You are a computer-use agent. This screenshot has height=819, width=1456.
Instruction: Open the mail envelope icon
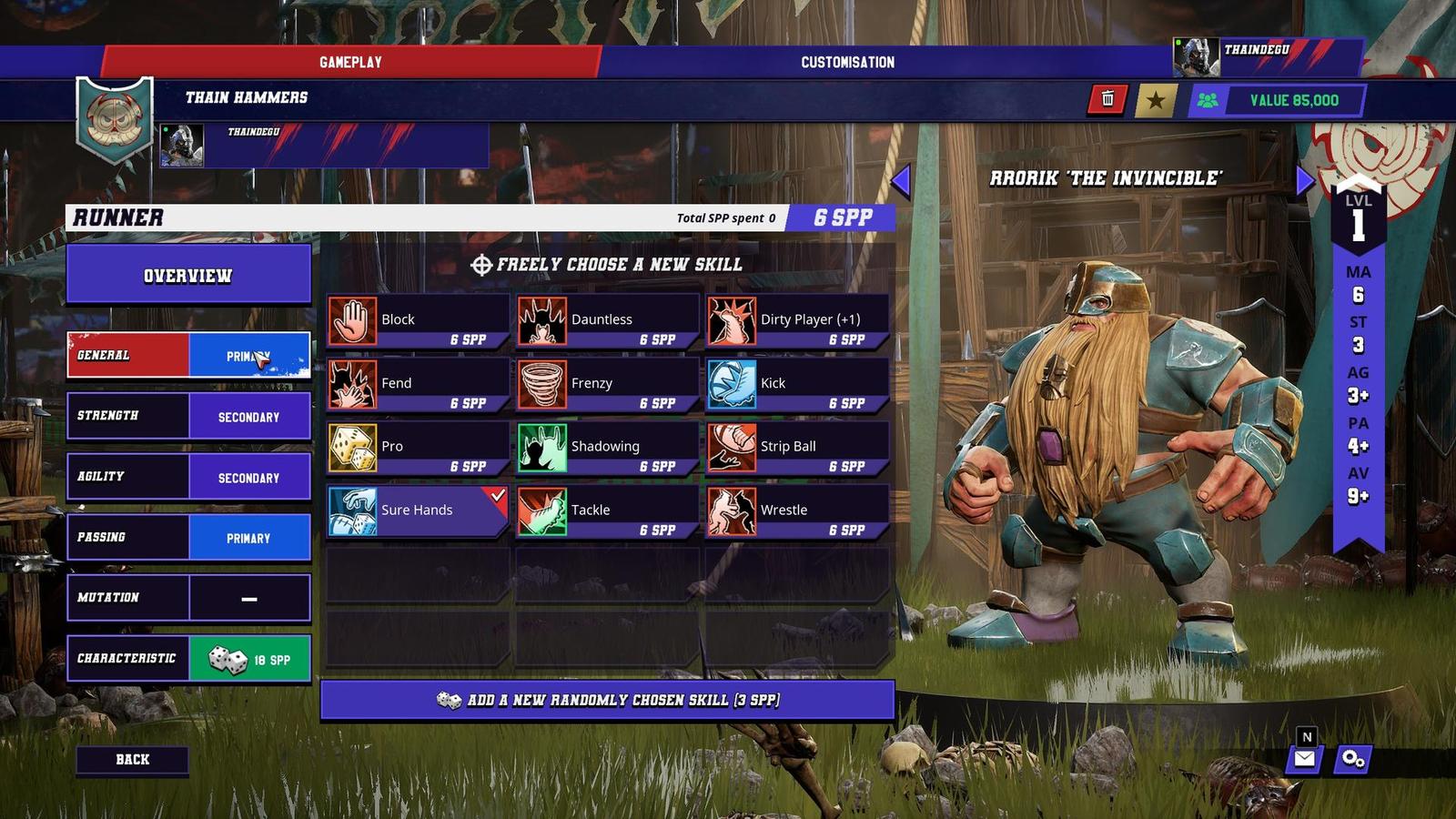tap(1305, 759)
